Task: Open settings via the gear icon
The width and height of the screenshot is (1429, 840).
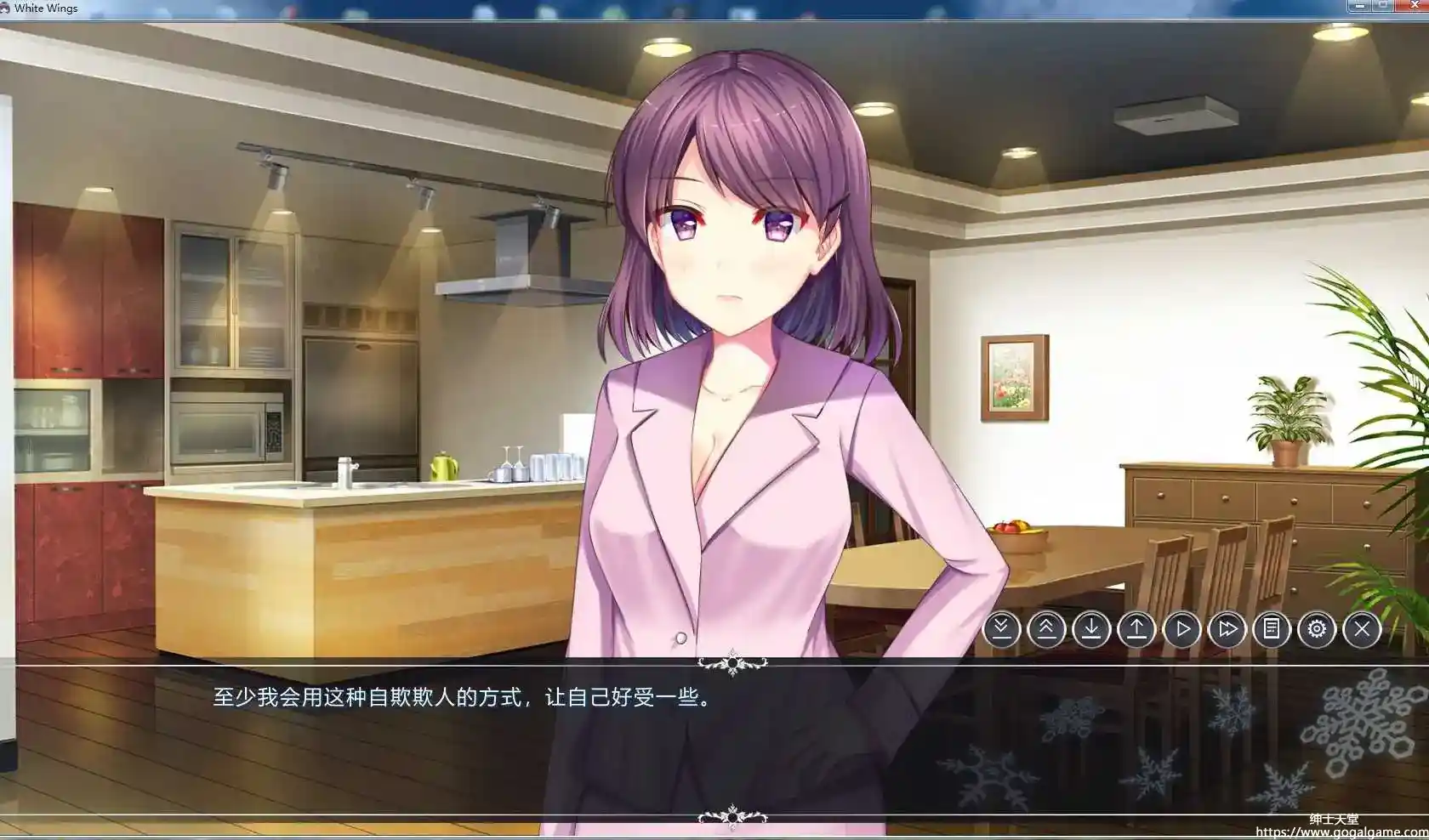Action: (x=1317, y=629)
